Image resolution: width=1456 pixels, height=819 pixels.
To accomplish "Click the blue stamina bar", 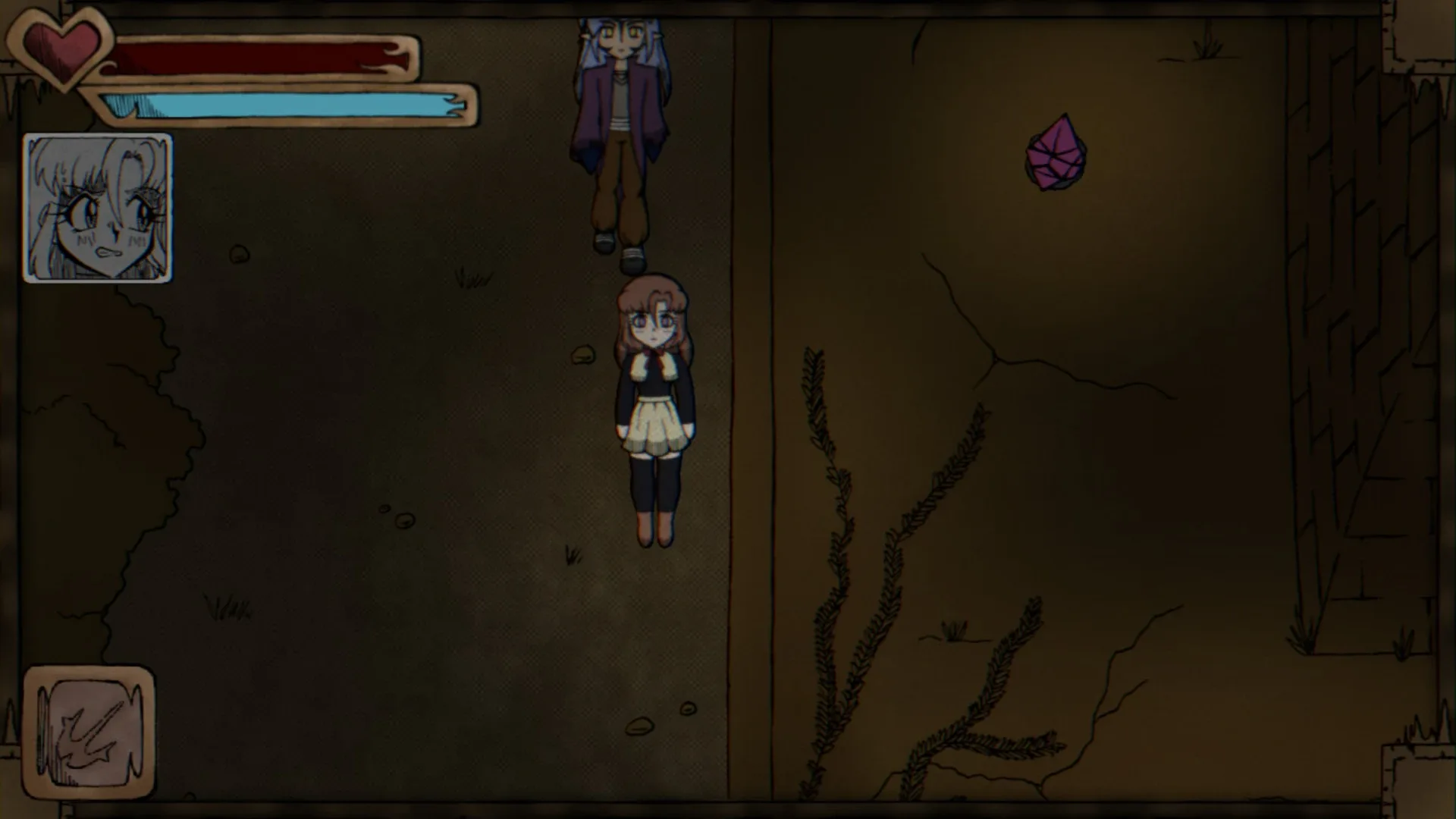I will pyautogui.click(x=288, y=101).
